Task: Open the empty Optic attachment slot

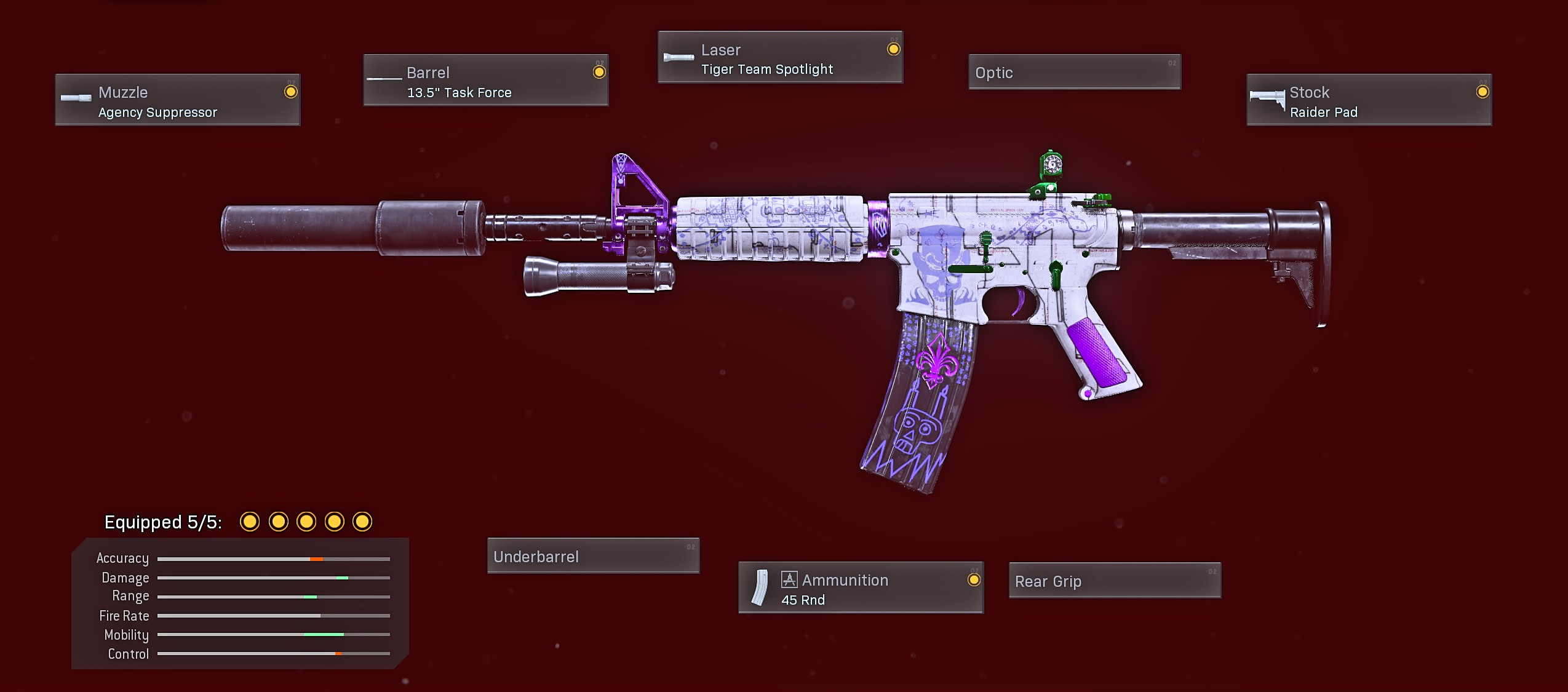Action: pos(1074,73)
